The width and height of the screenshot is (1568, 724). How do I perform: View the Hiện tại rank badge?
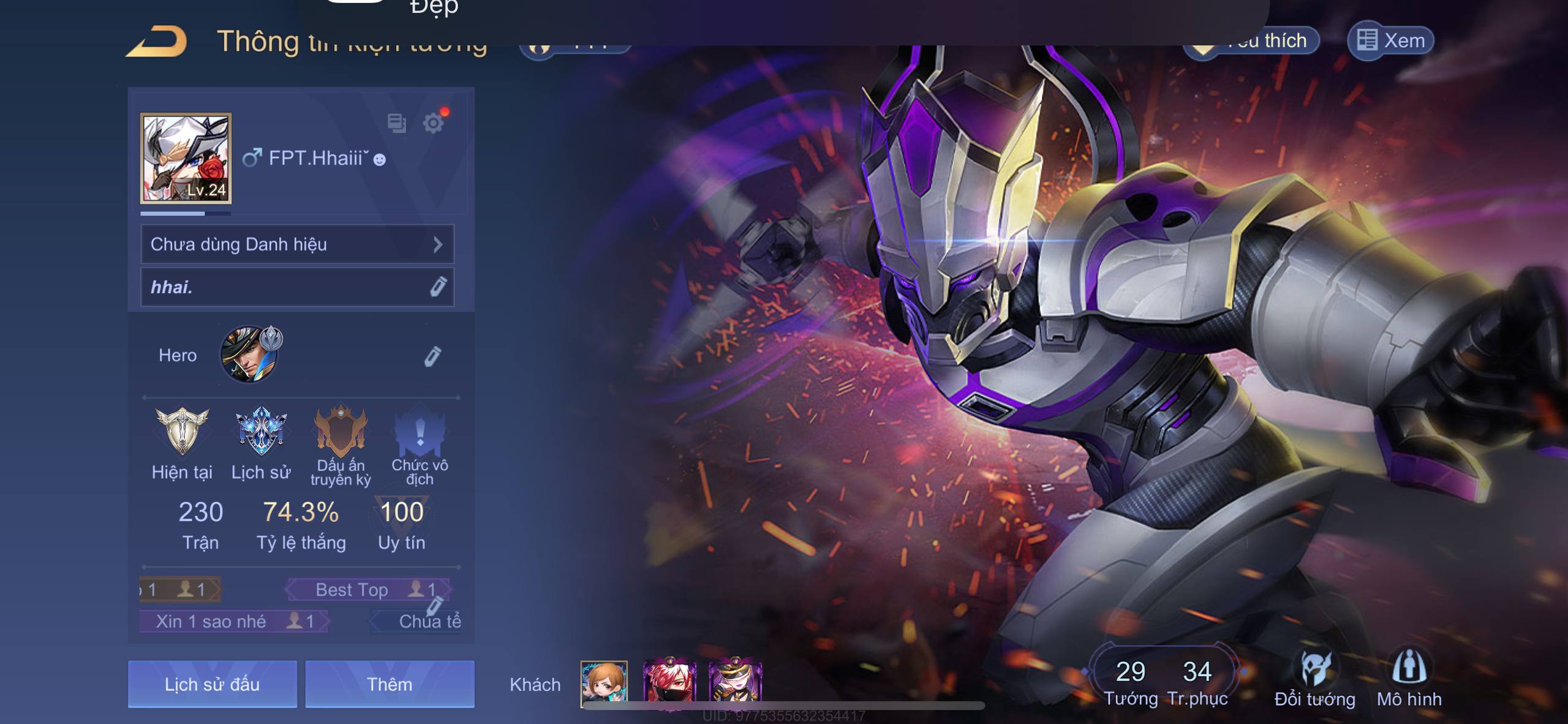182,432
